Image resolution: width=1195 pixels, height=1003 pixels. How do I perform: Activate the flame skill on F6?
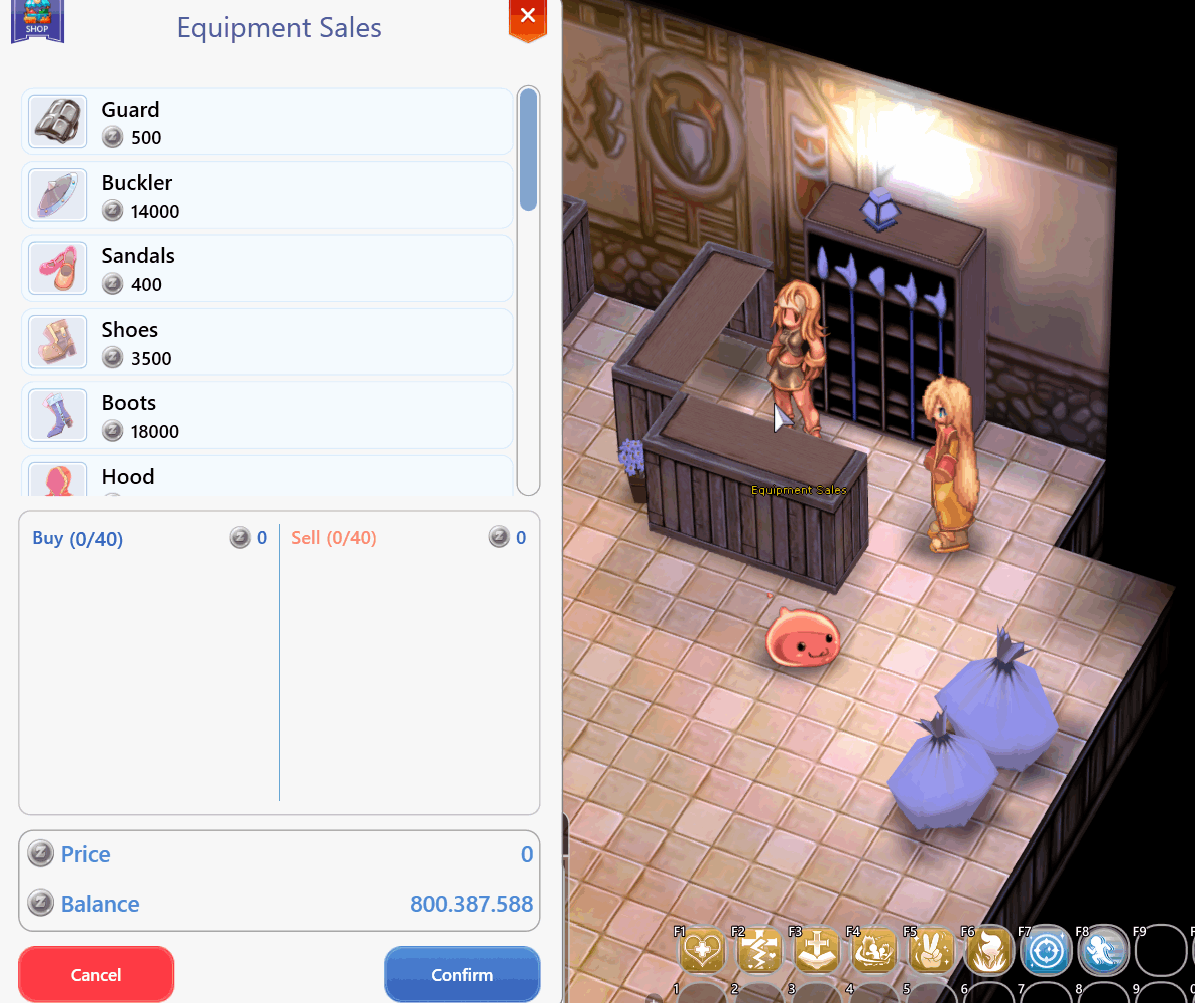click(x=990, y=950)
